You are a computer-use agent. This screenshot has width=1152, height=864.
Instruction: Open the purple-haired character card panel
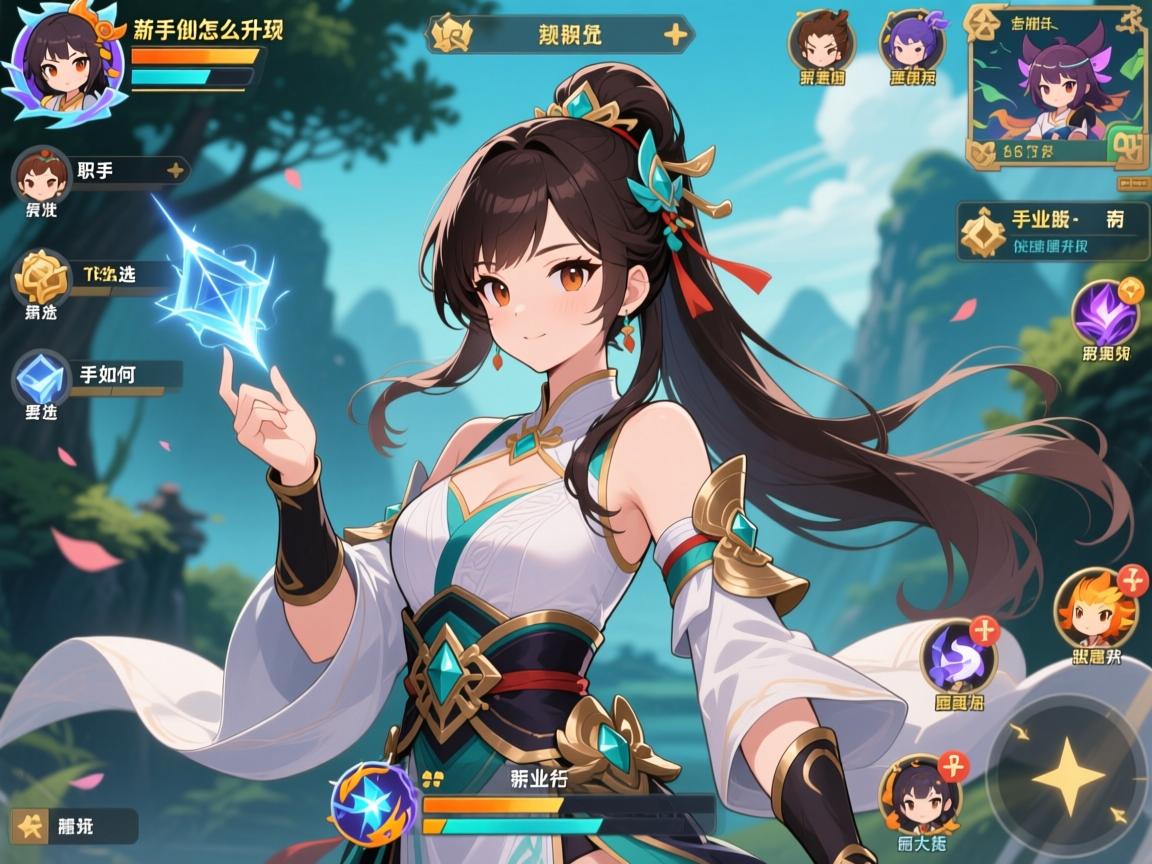[1056, 85]
